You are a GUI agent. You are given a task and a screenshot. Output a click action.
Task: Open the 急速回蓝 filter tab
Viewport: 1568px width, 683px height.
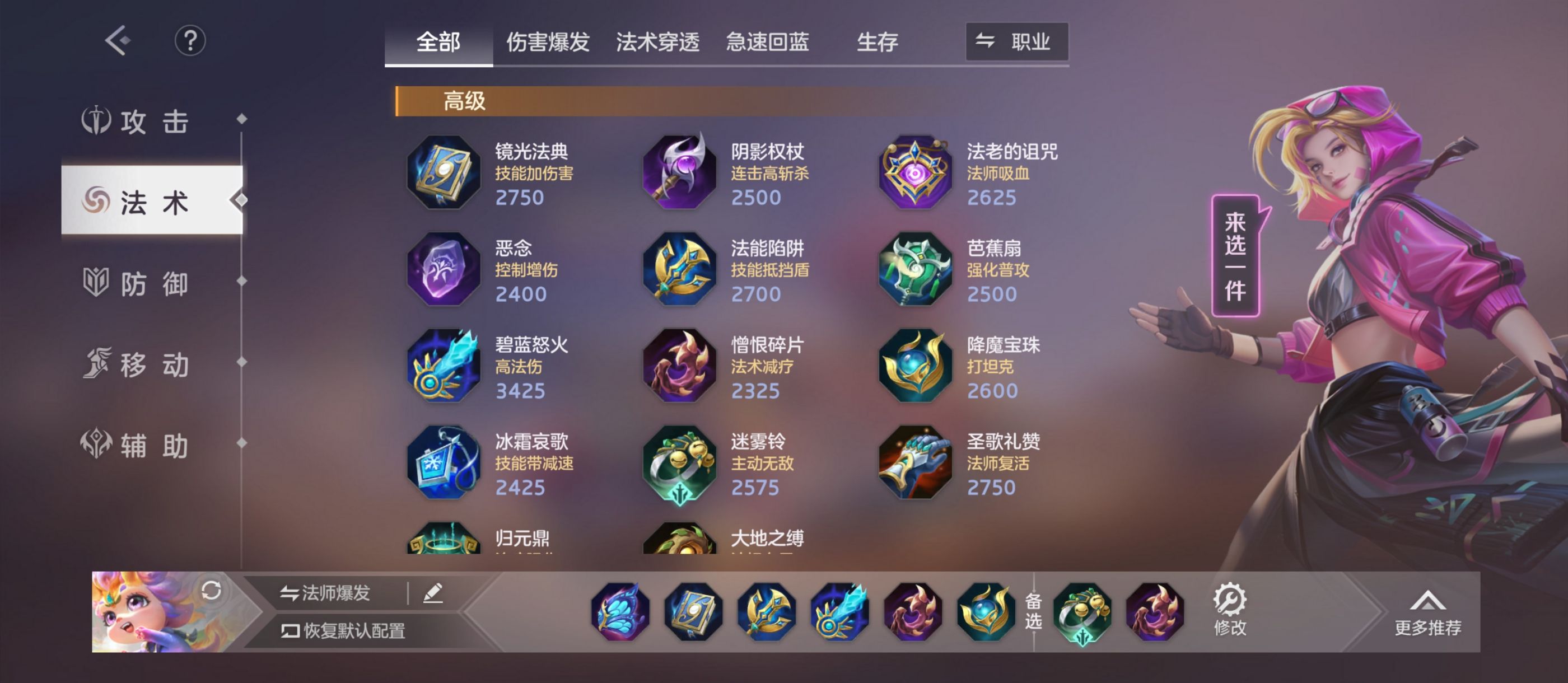point(767,41)
